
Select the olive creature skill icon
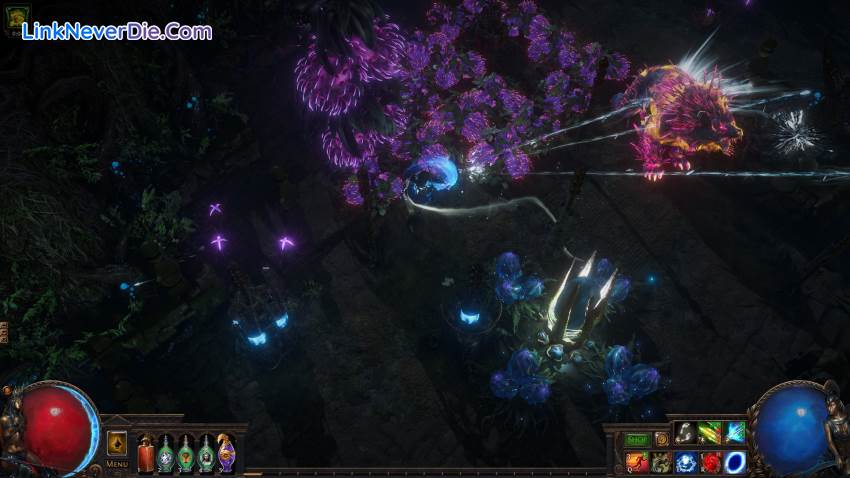661,461
